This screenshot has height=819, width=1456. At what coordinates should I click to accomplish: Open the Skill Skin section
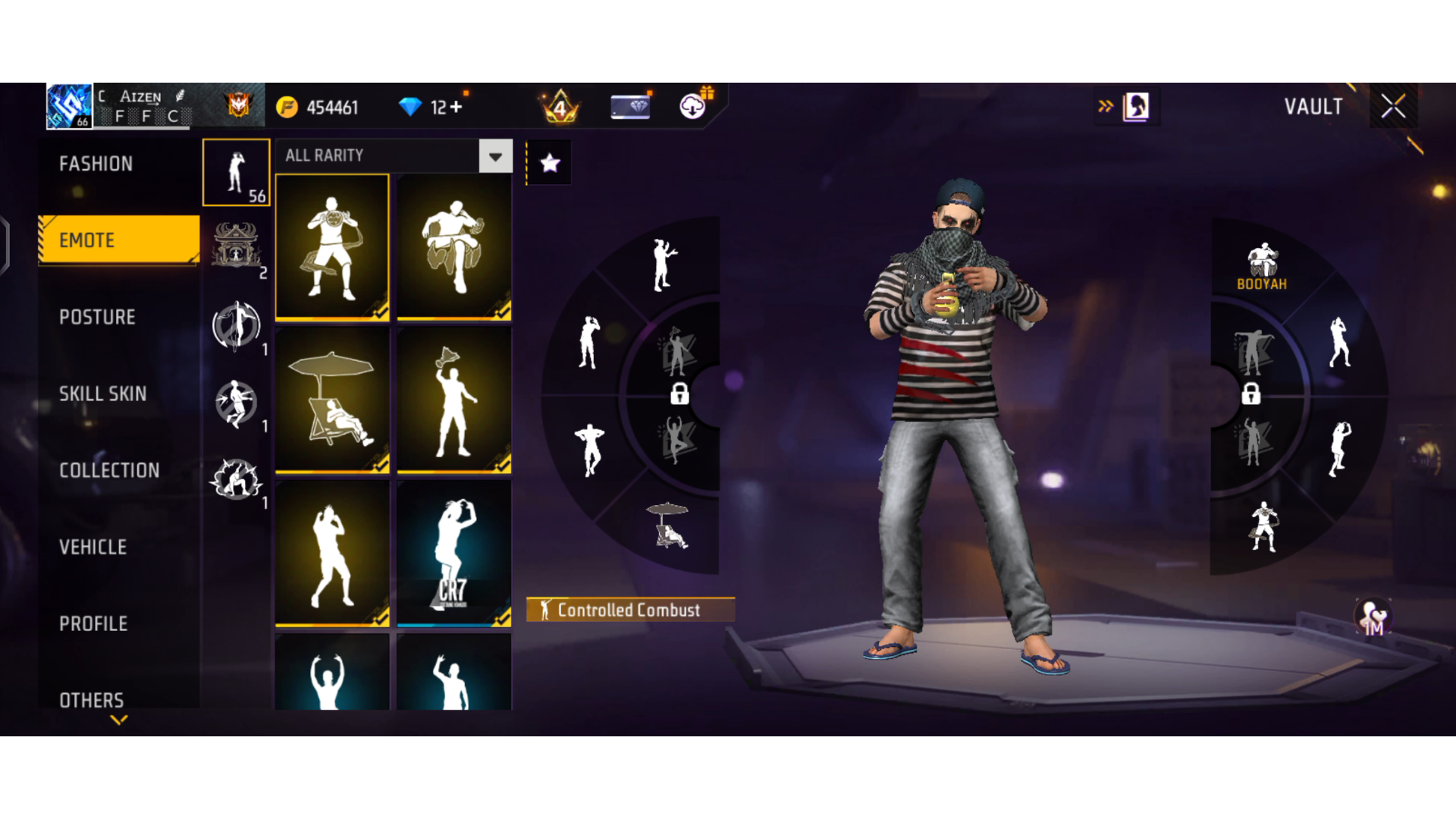coord(103,394)
